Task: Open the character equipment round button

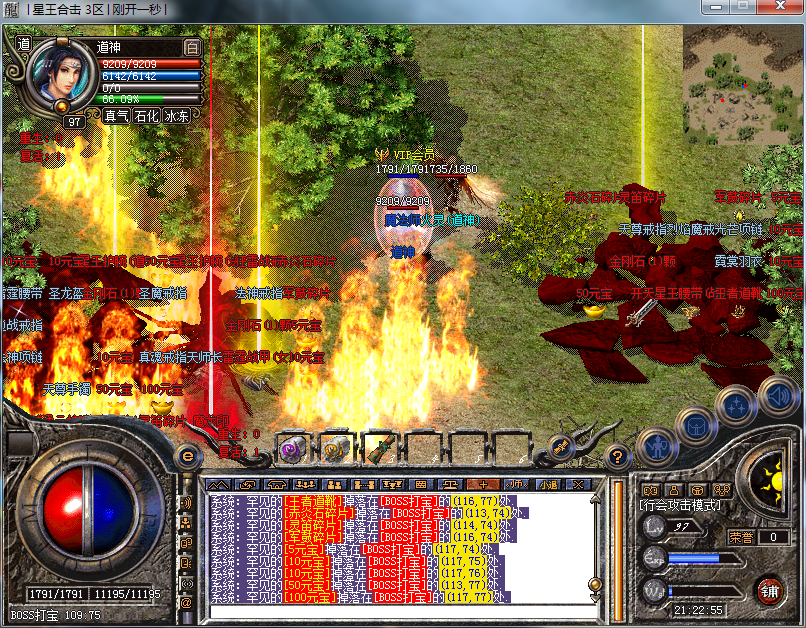Action: [657, 445]
